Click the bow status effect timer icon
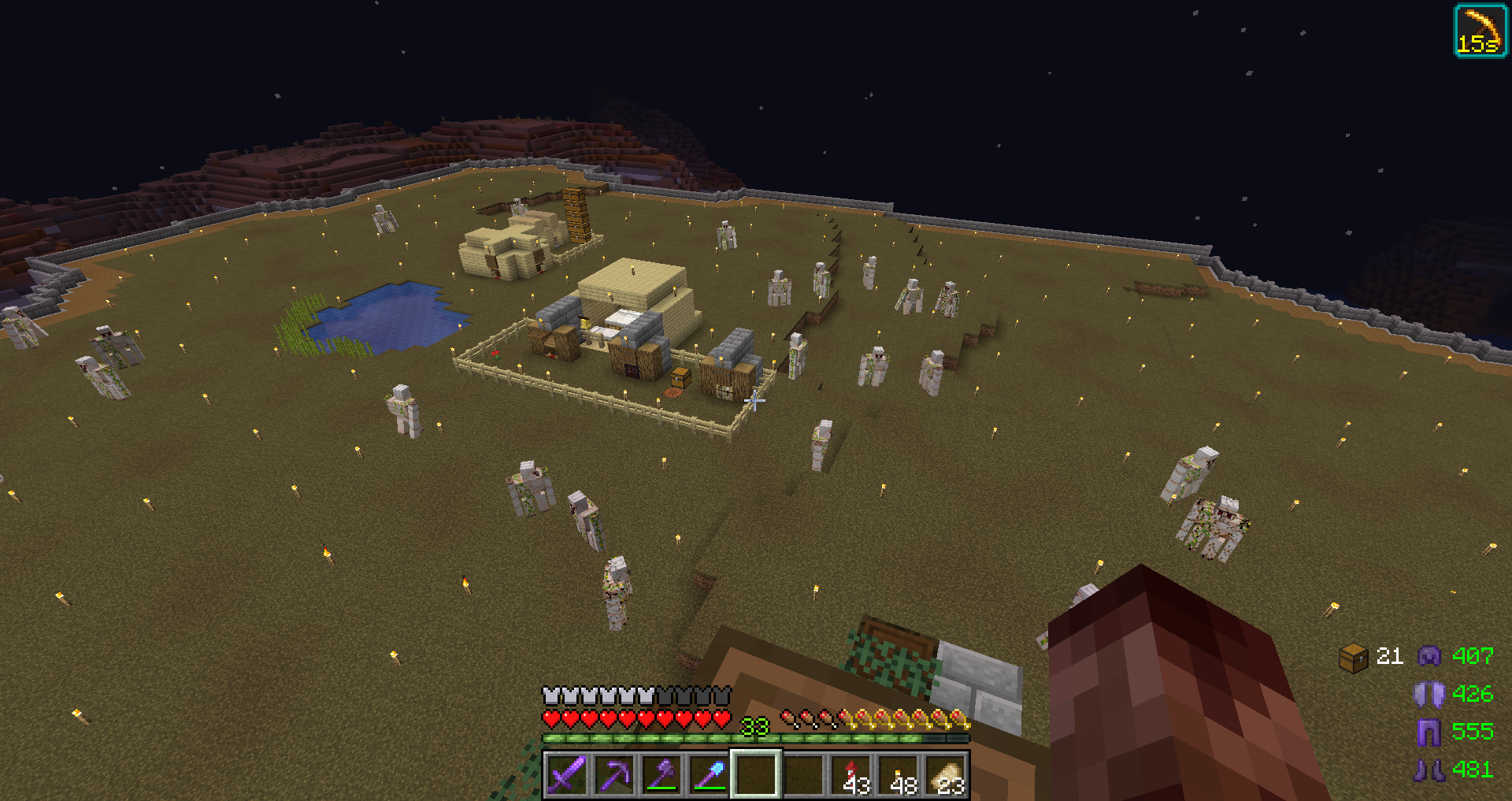Screen dimensions: 1512x801 [x=1480, y=31]
